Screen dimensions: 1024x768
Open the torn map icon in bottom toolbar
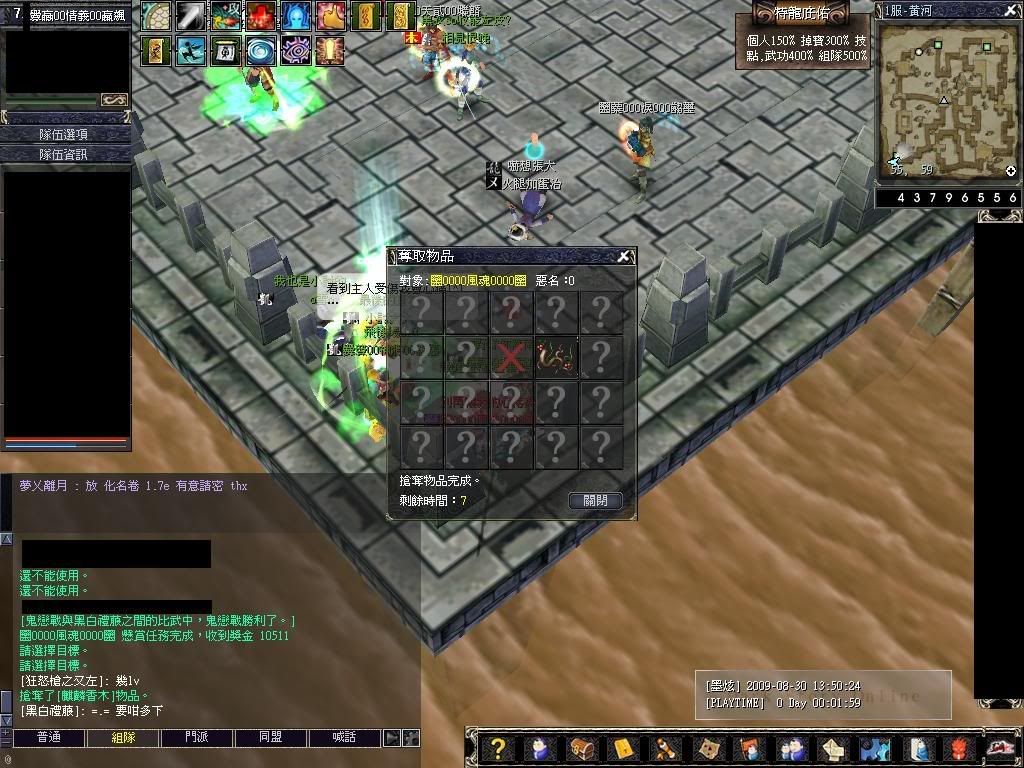click(707, 748)
